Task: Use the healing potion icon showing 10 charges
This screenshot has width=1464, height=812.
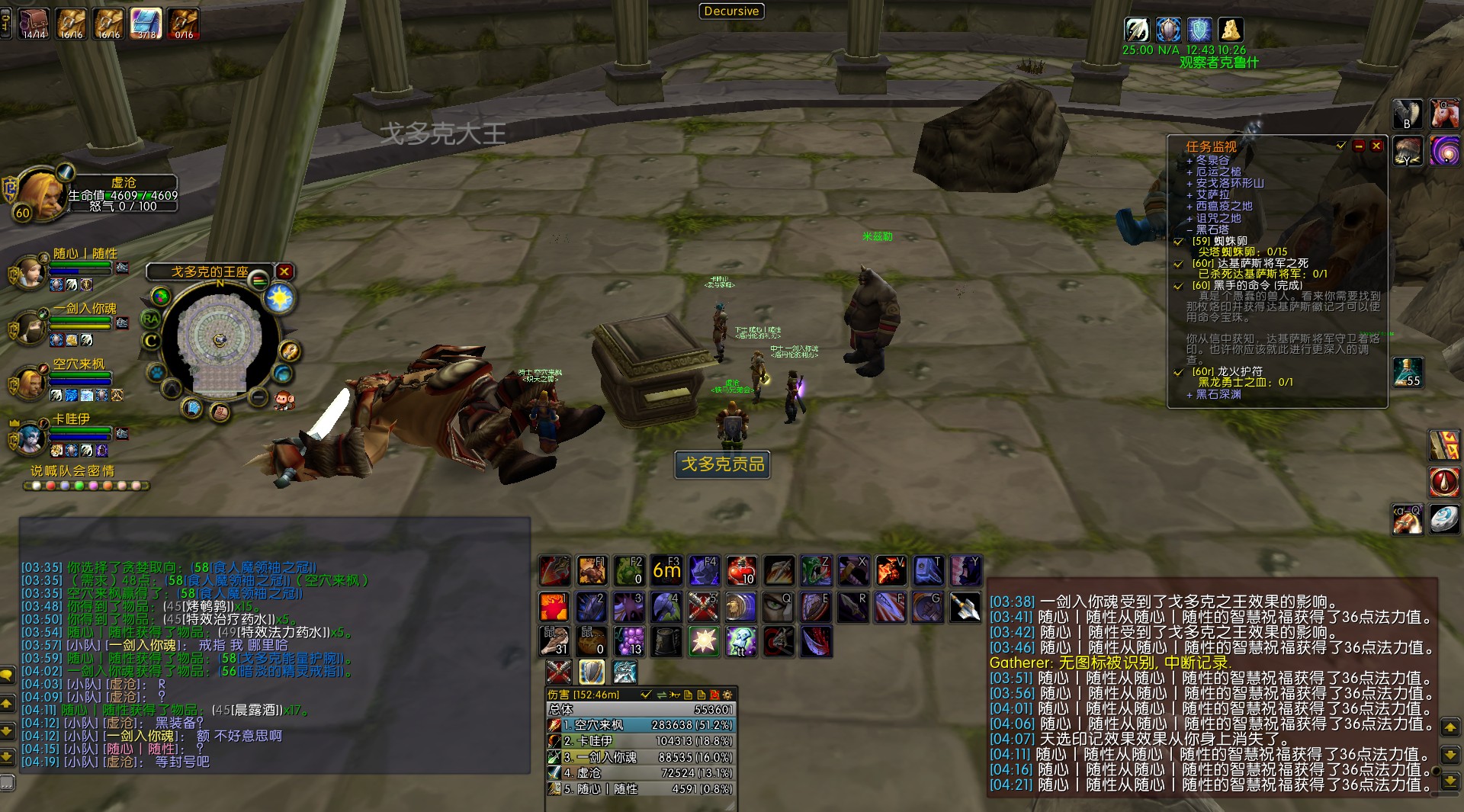Action: [x=740, y=570]
